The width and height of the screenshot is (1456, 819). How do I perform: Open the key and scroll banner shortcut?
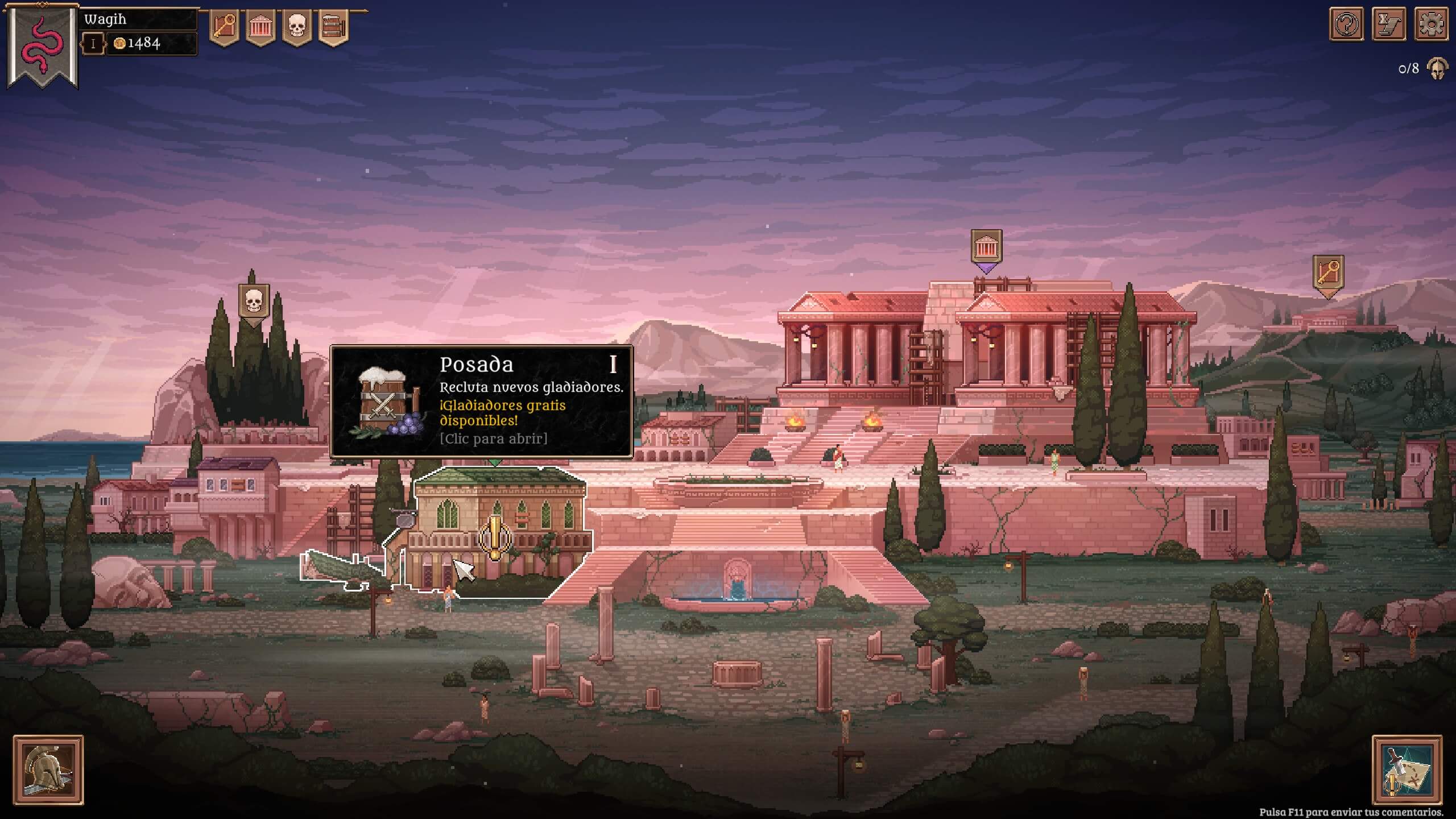[x=224, y=27]
